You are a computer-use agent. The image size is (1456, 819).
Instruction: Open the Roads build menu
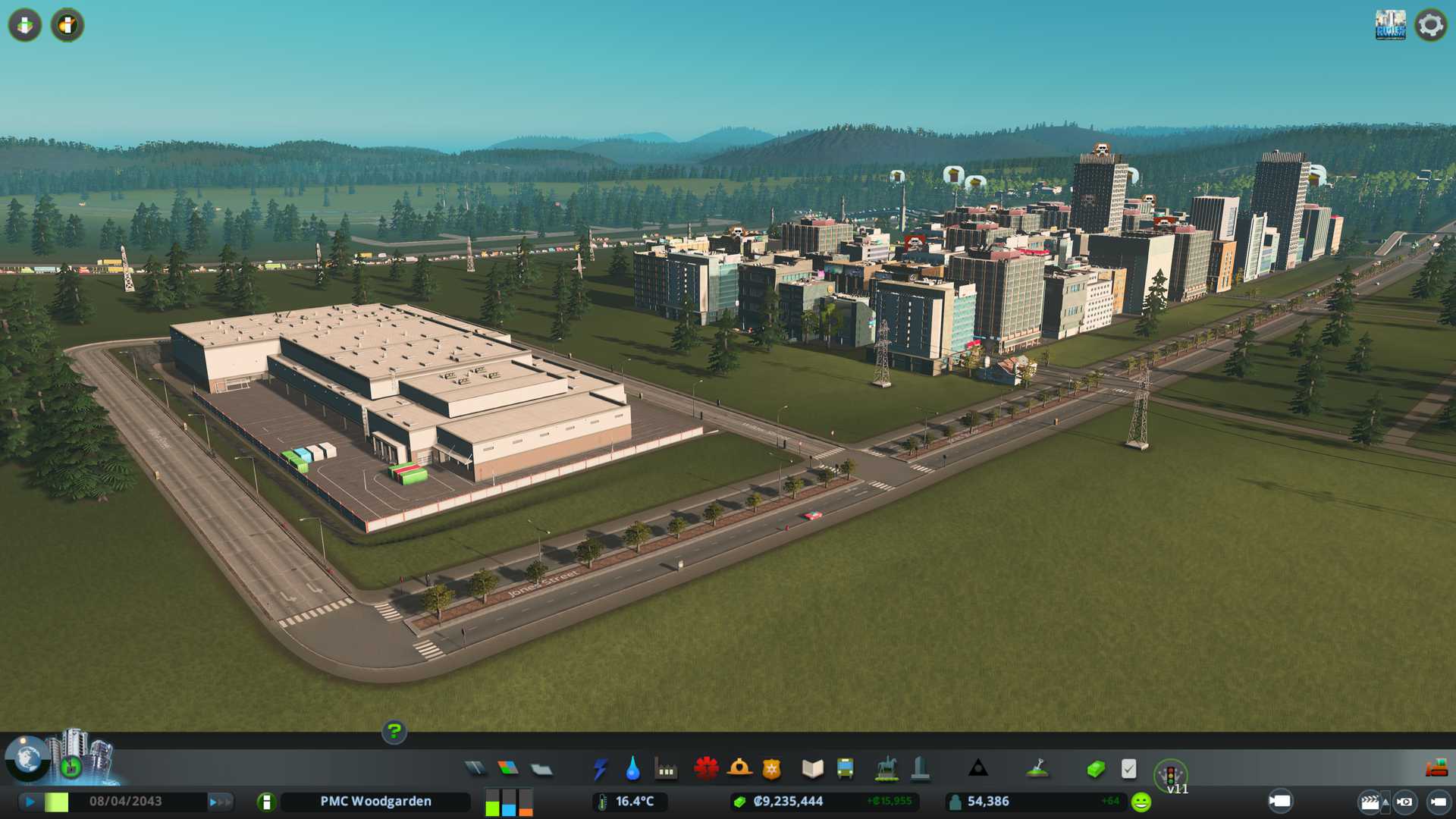(x=475, y=769)
